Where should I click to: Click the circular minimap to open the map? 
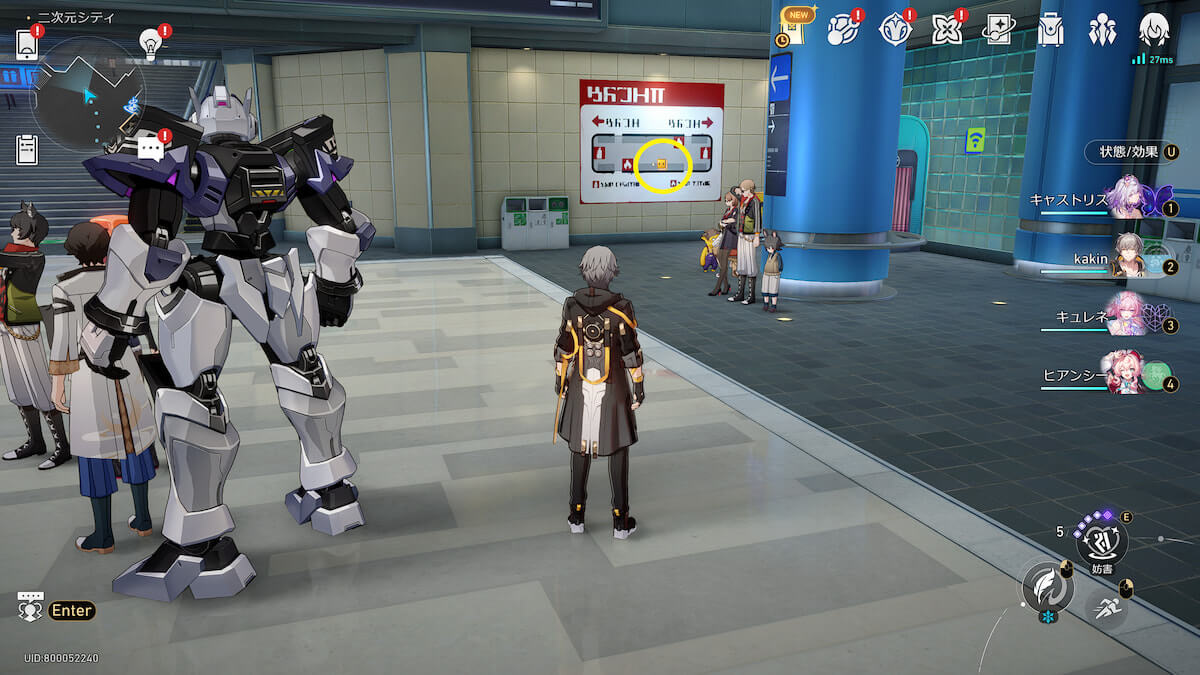click(88, 95)
